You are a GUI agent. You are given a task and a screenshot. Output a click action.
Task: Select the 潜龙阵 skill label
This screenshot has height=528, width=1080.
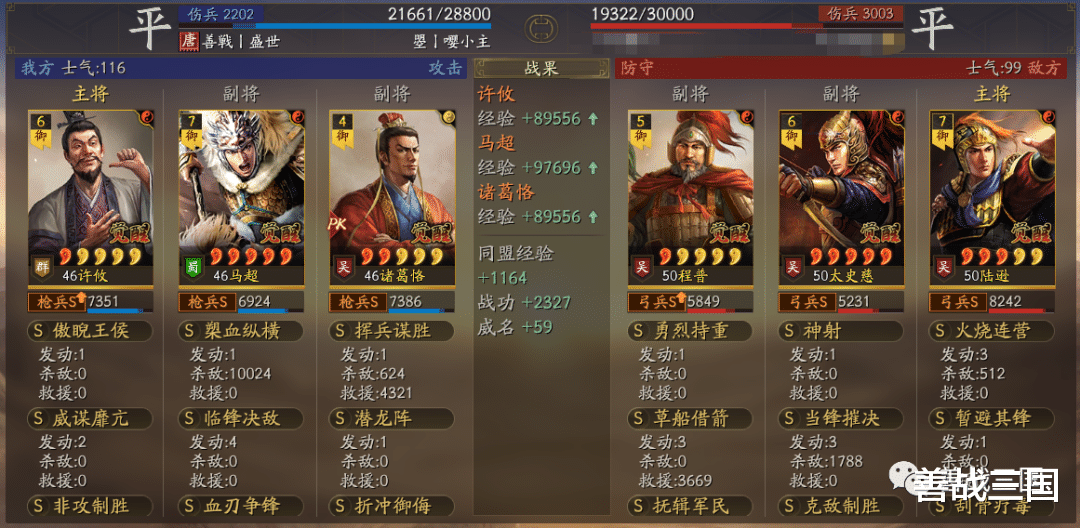392,419
